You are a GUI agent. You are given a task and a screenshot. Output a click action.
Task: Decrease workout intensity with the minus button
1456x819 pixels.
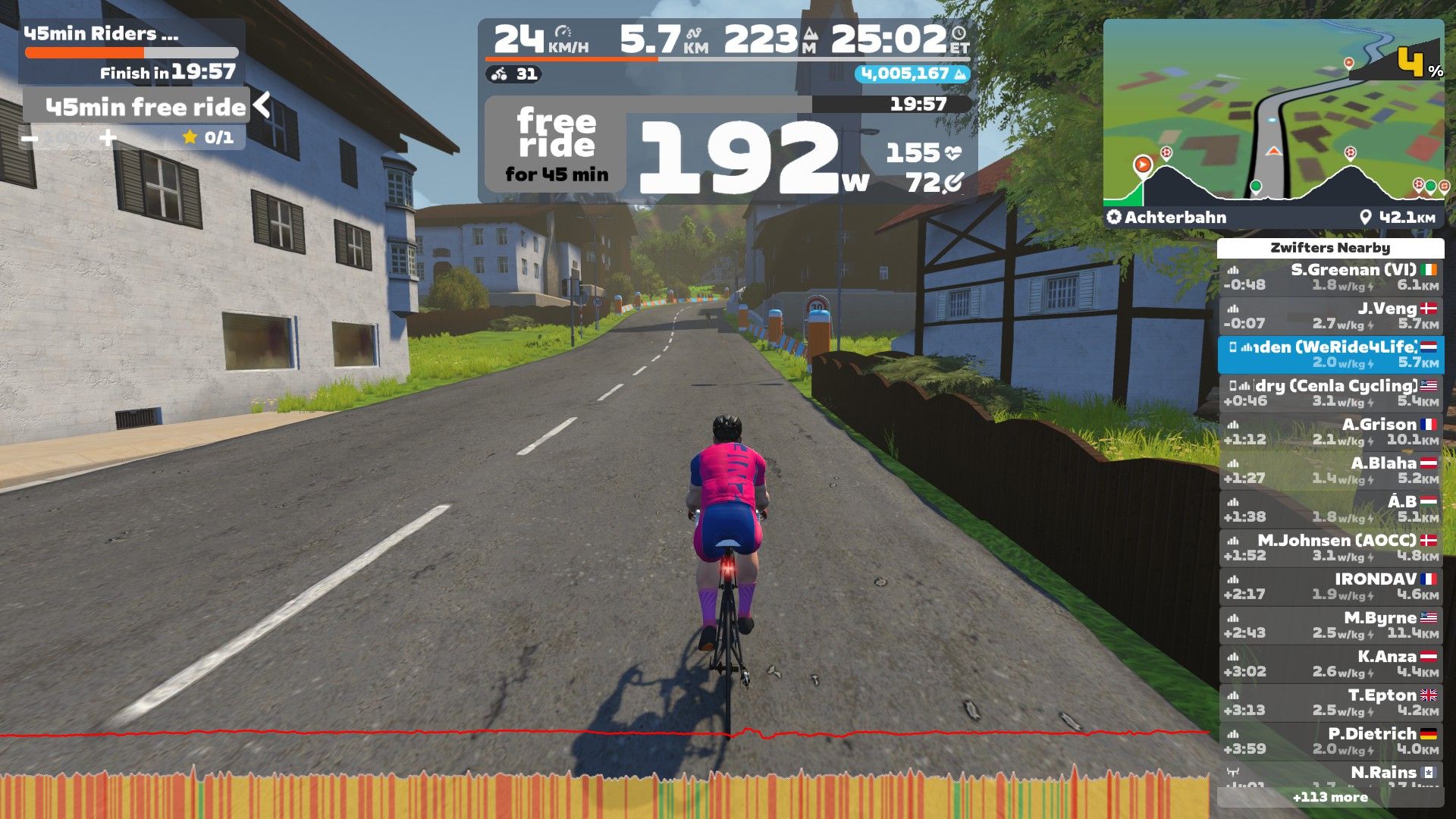click(x=30, y=138)
